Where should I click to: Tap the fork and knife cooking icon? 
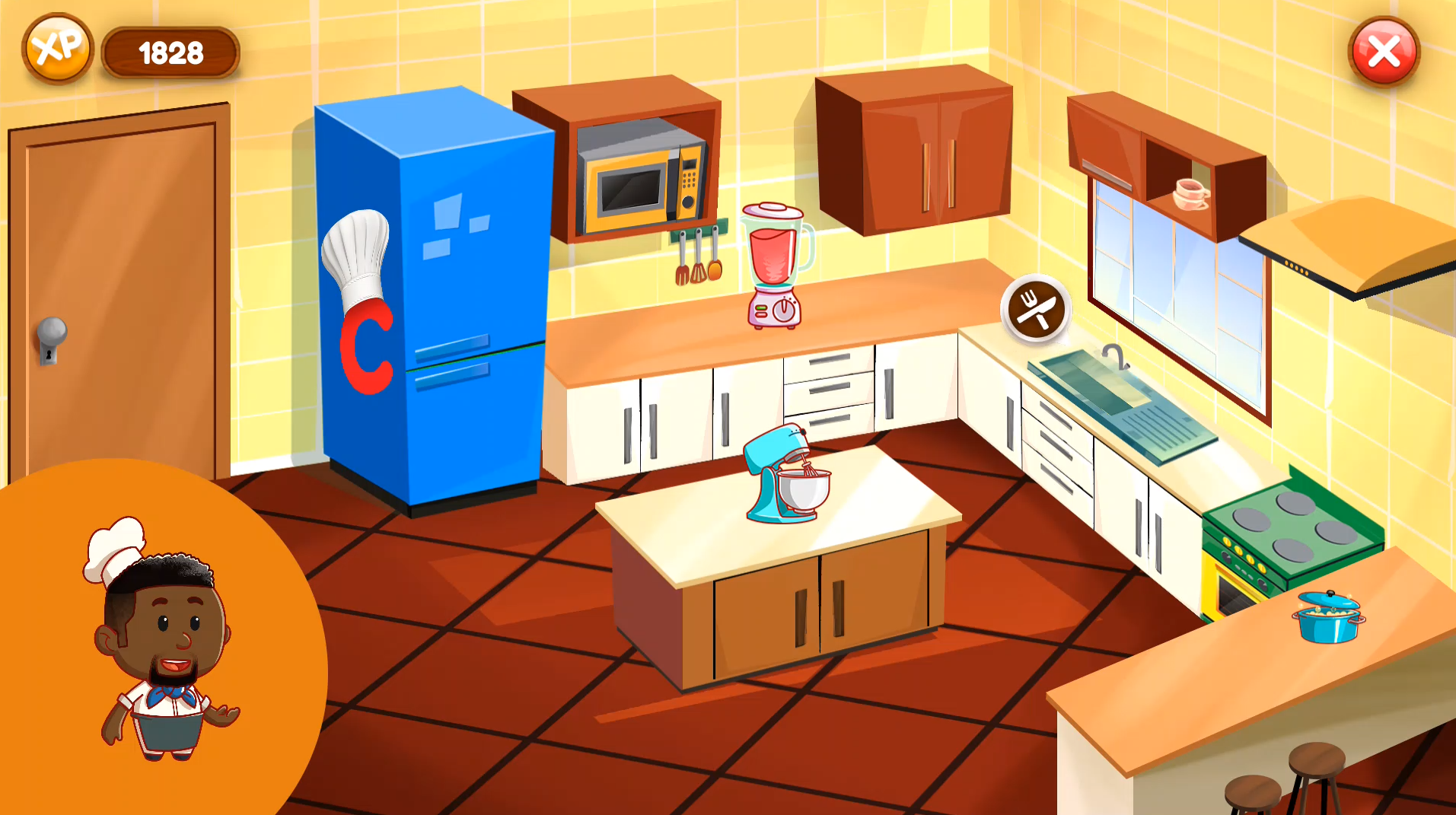[1035, 309]
